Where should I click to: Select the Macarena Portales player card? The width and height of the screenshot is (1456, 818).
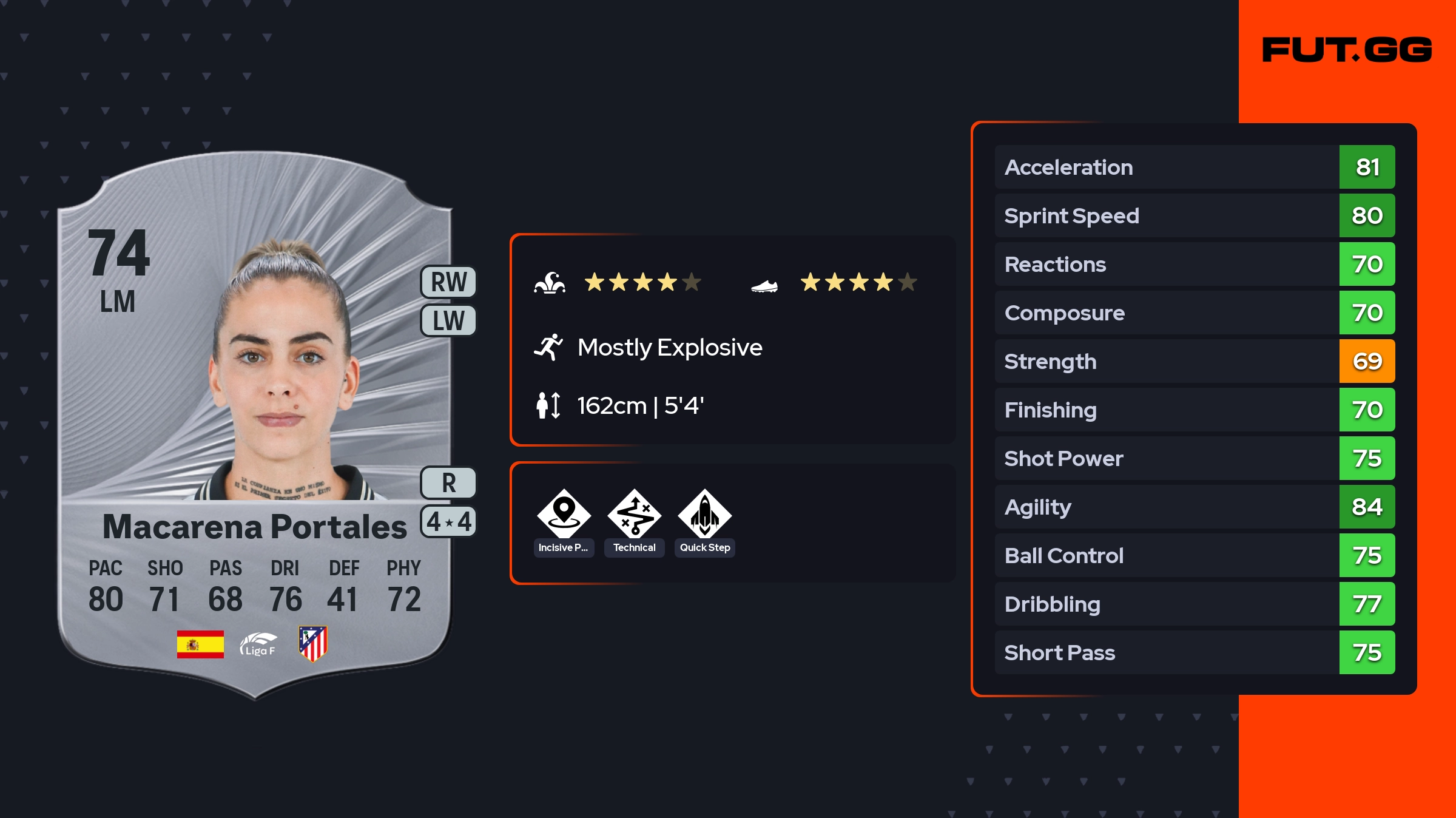pyautogui.click(x=255, y=425)
